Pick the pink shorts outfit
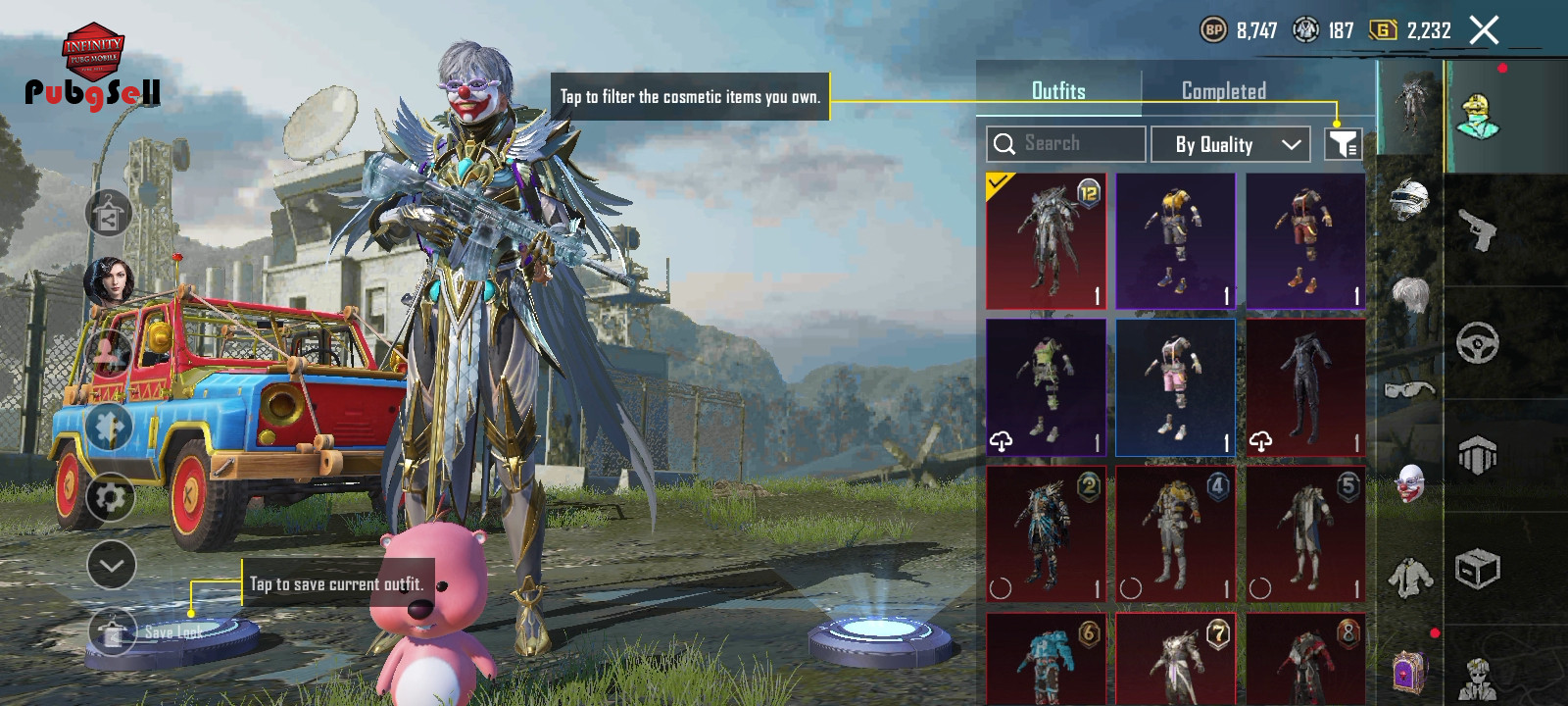 click(x=1175, y=387)
